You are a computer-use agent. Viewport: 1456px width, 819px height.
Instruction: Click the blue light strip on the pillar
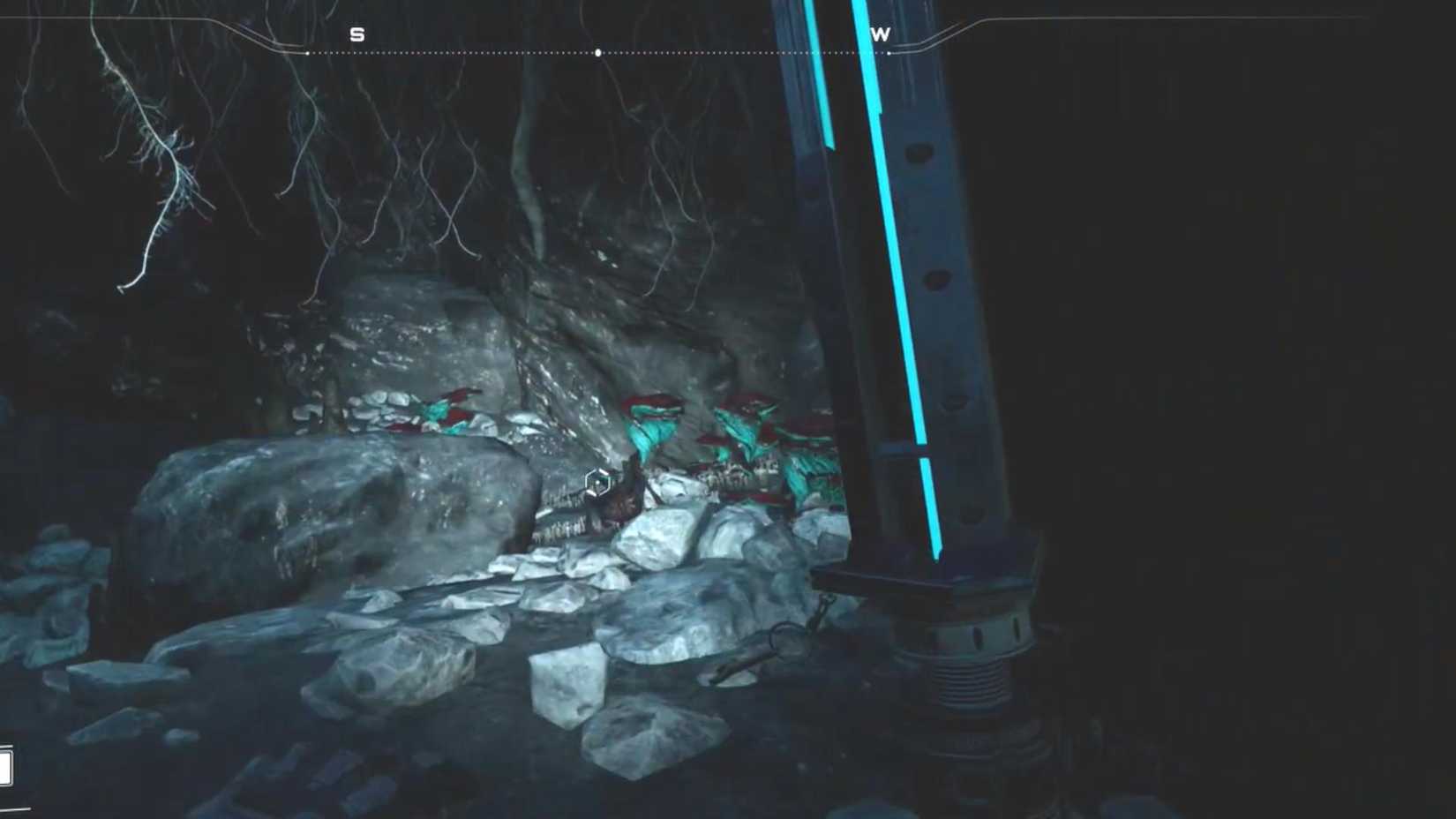[900, 309]
